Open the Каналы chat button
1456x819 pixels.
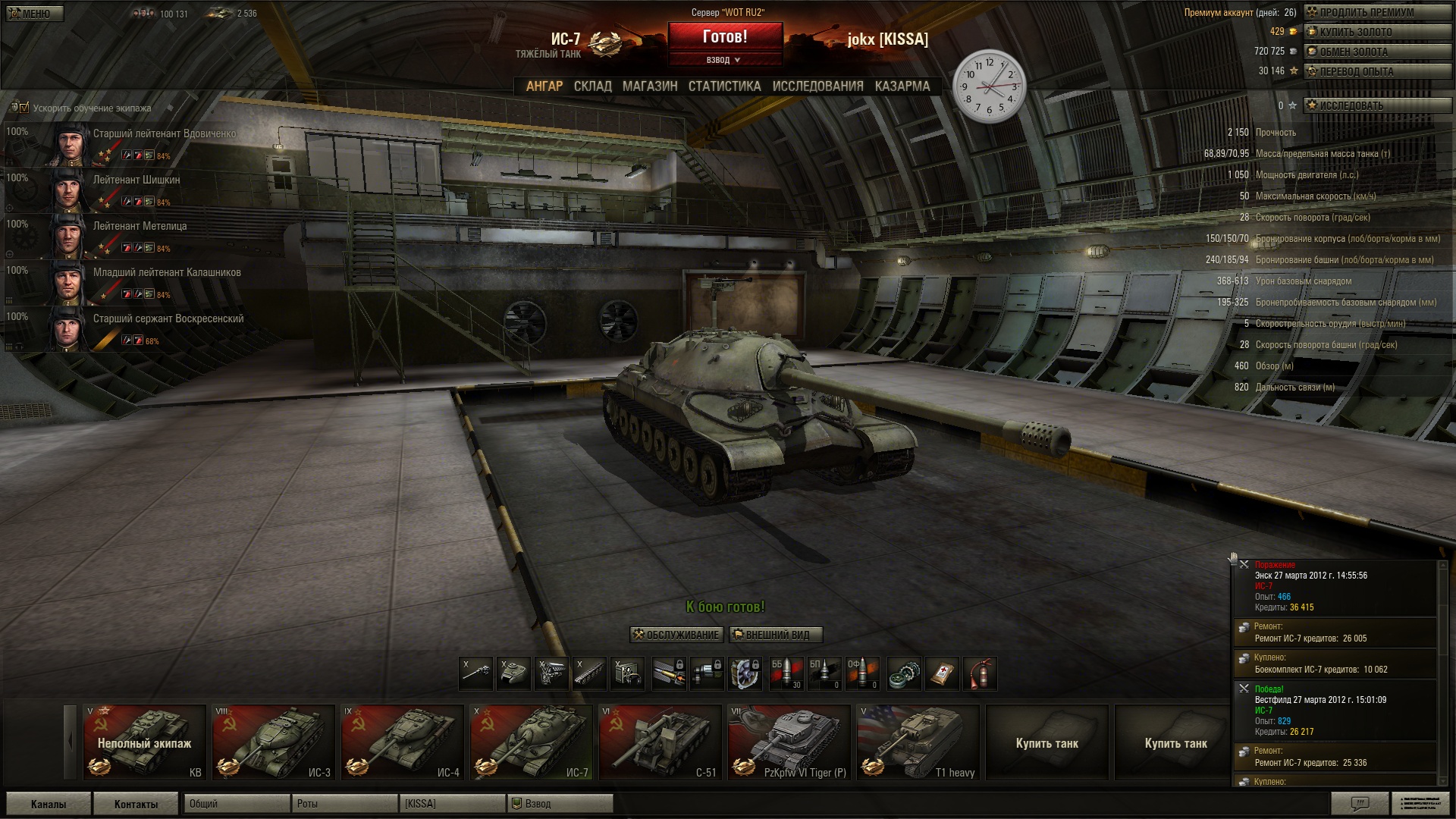click(49, 804)
